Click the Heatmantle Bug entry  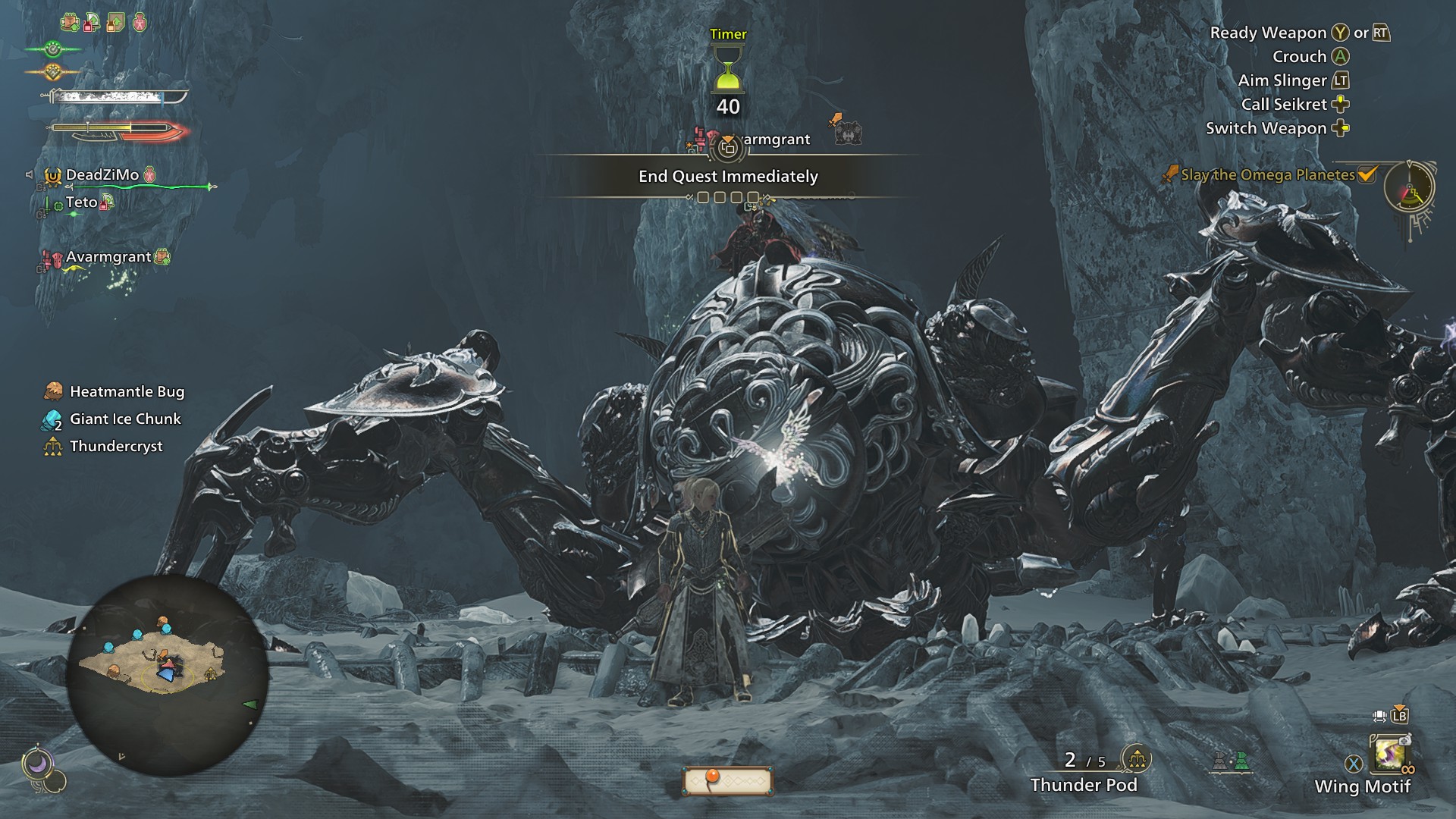127,392
